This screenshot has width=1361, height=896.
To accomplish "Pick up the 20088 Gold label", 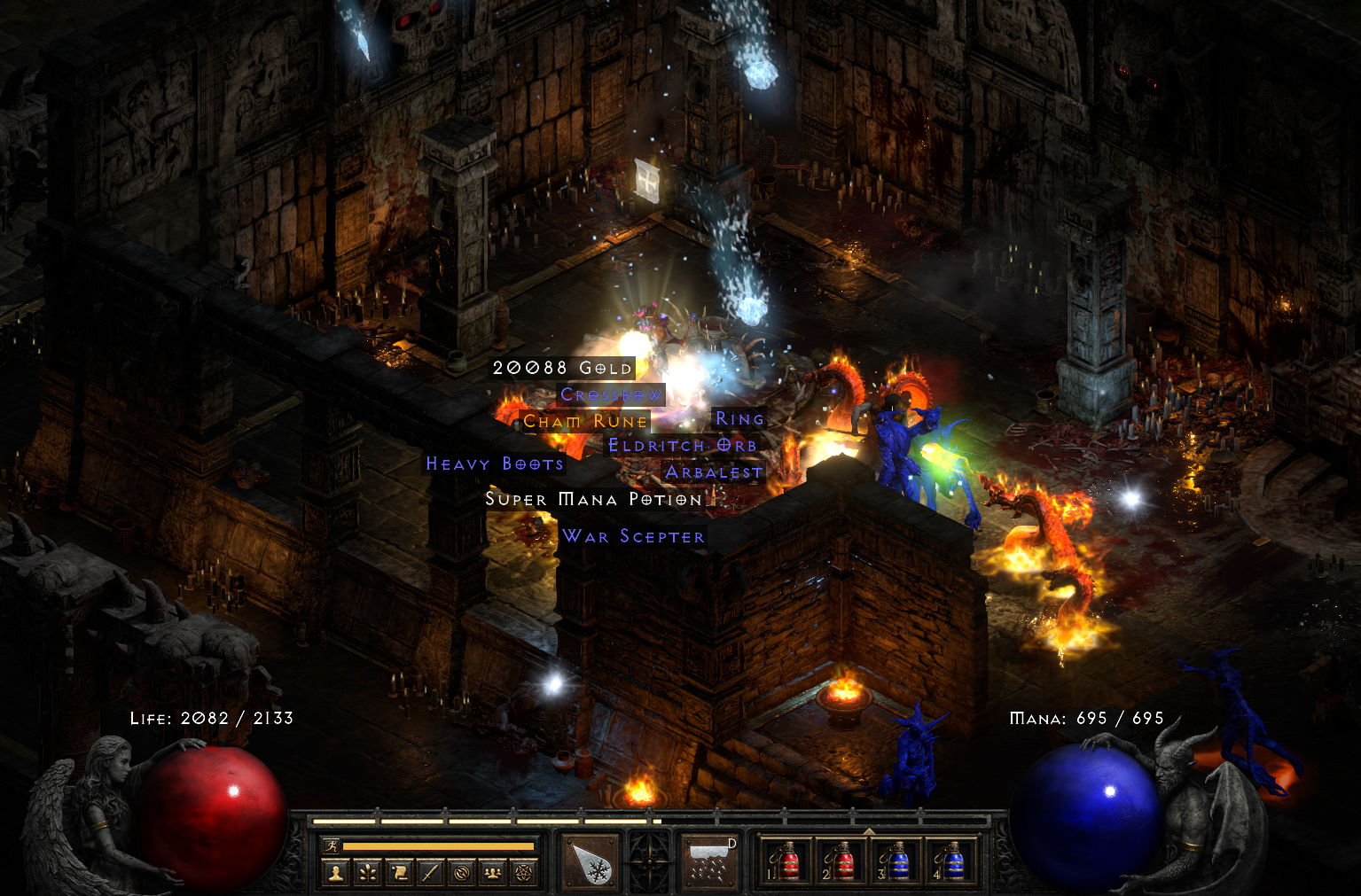I will pos(562,368).
